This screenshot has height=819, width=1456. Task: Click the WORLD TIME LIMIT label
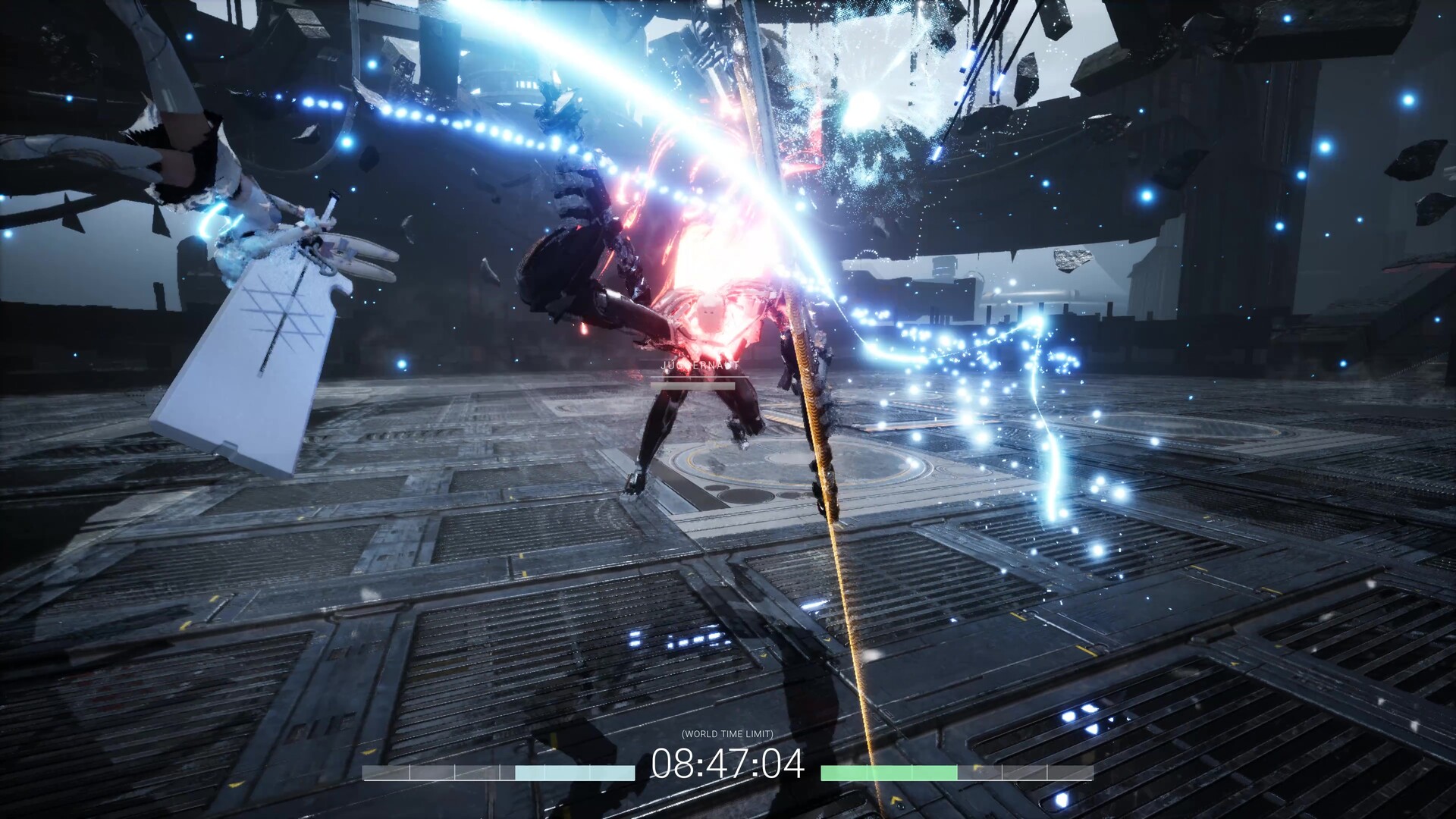click(x=730, y=734)
